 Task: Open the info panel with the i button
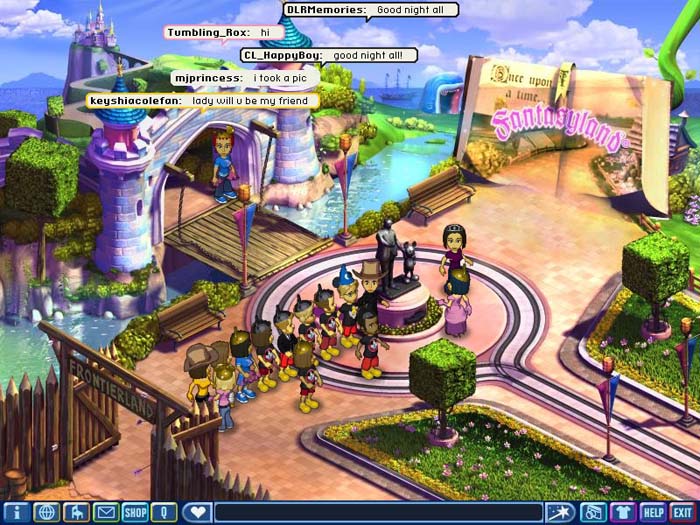tap(16, 512)
